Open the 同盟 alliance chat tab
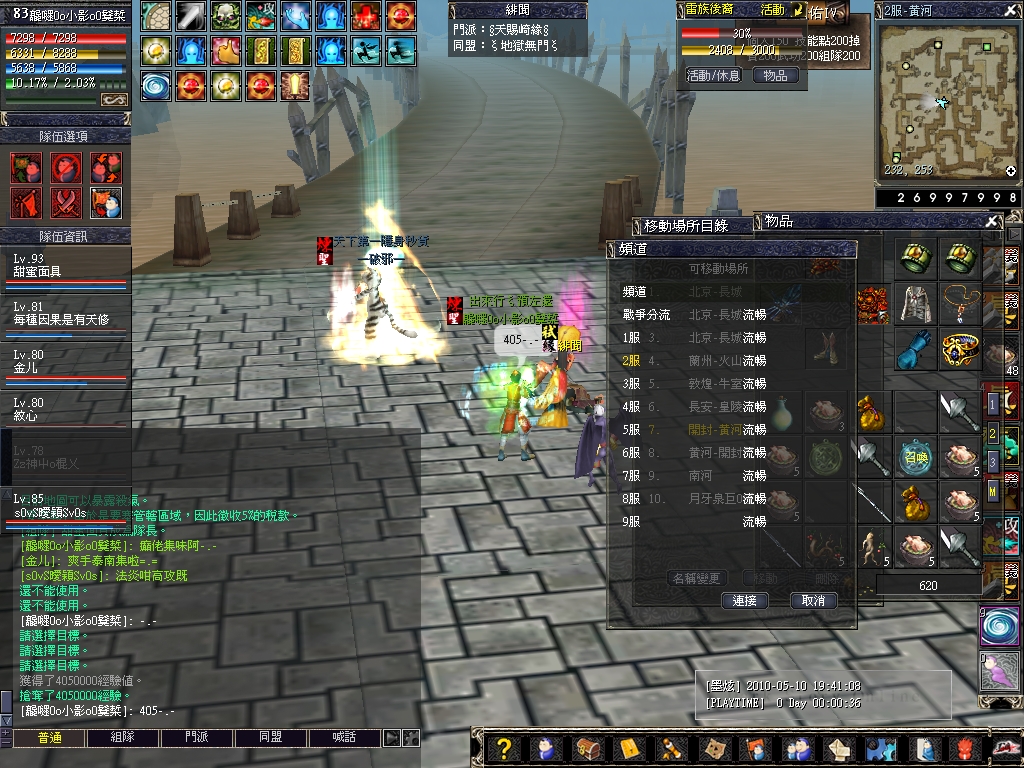The height and width of the screenshot is (768, 1024). click(x=270, y=738)
